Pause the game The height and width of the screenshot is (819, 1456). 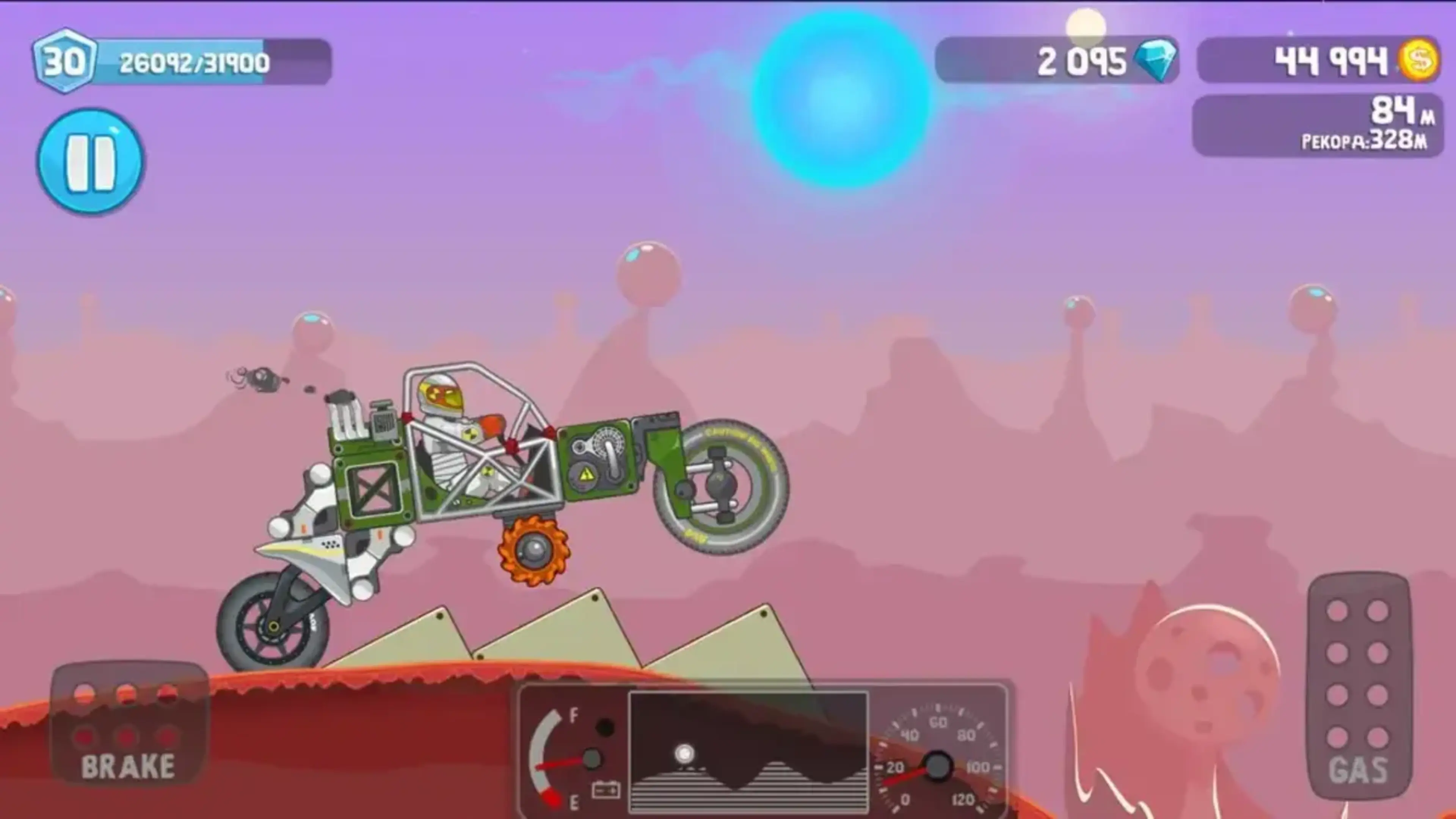pyautogui.click(x=91, y=162)
